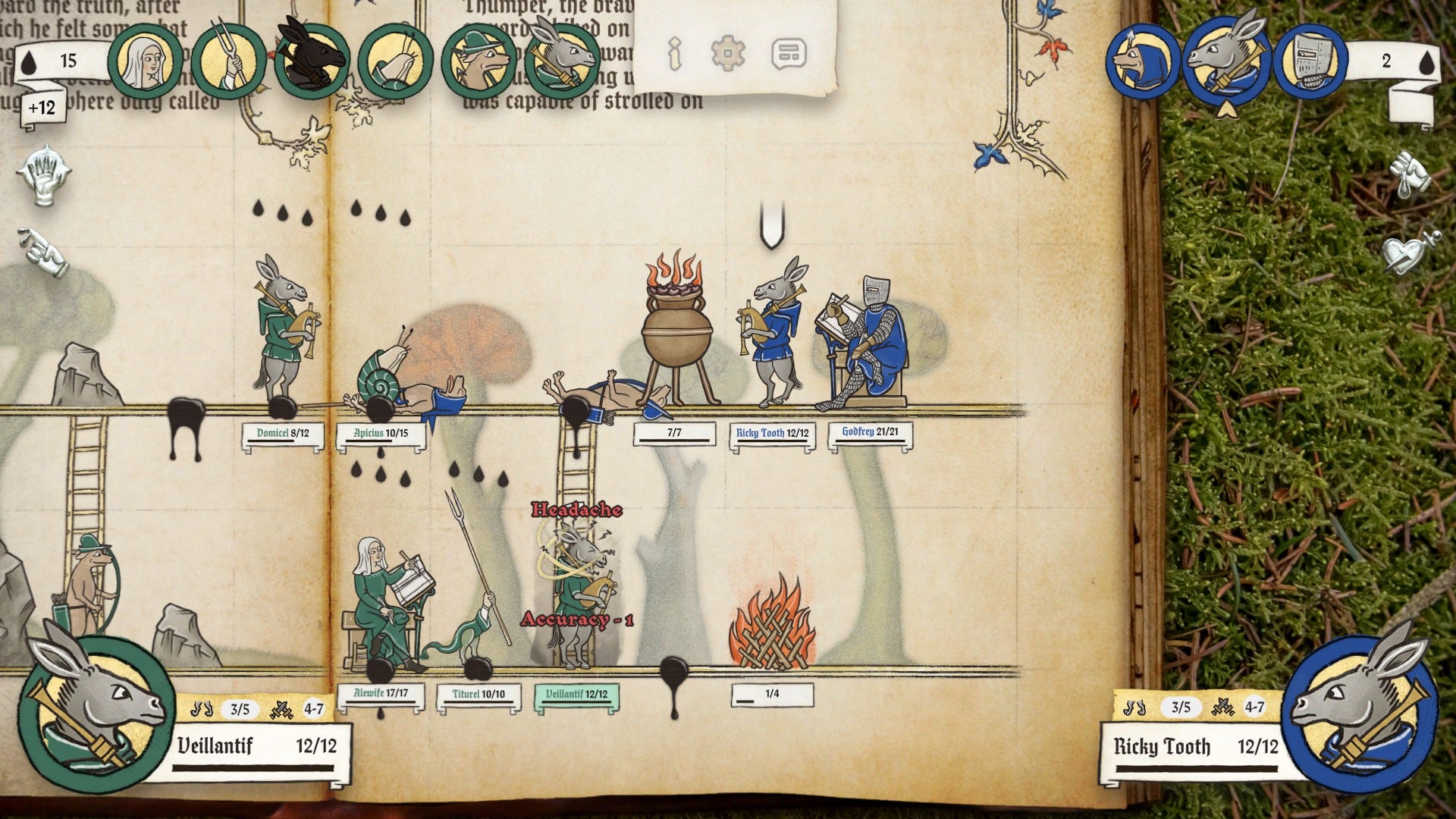Click the burning cauldron on the upper shelf
1456x819 pixels.
pyautogui.click(x=677, y=334)
